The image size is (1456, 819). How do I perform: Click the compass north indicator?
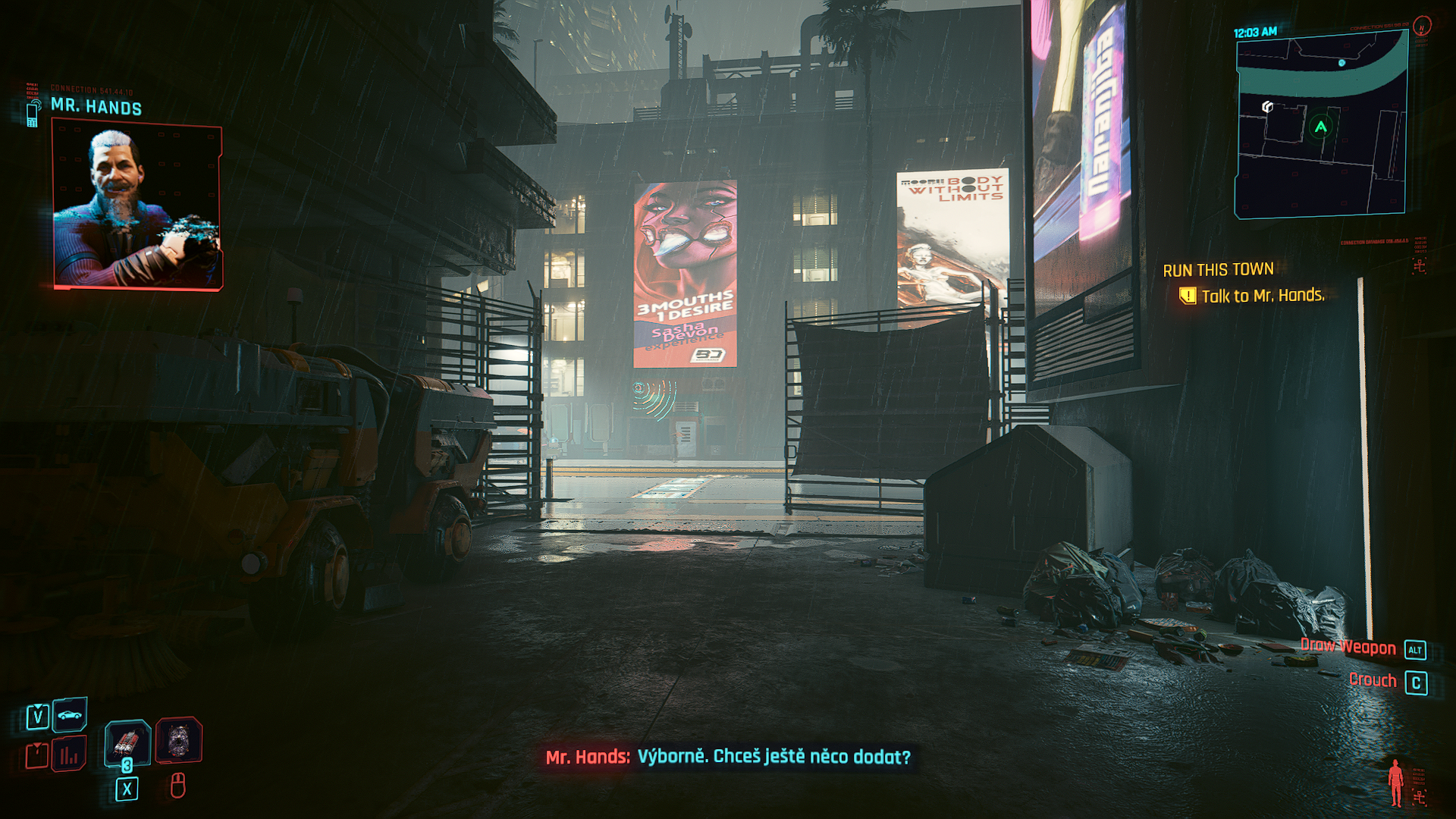[x=1422, y=27]
